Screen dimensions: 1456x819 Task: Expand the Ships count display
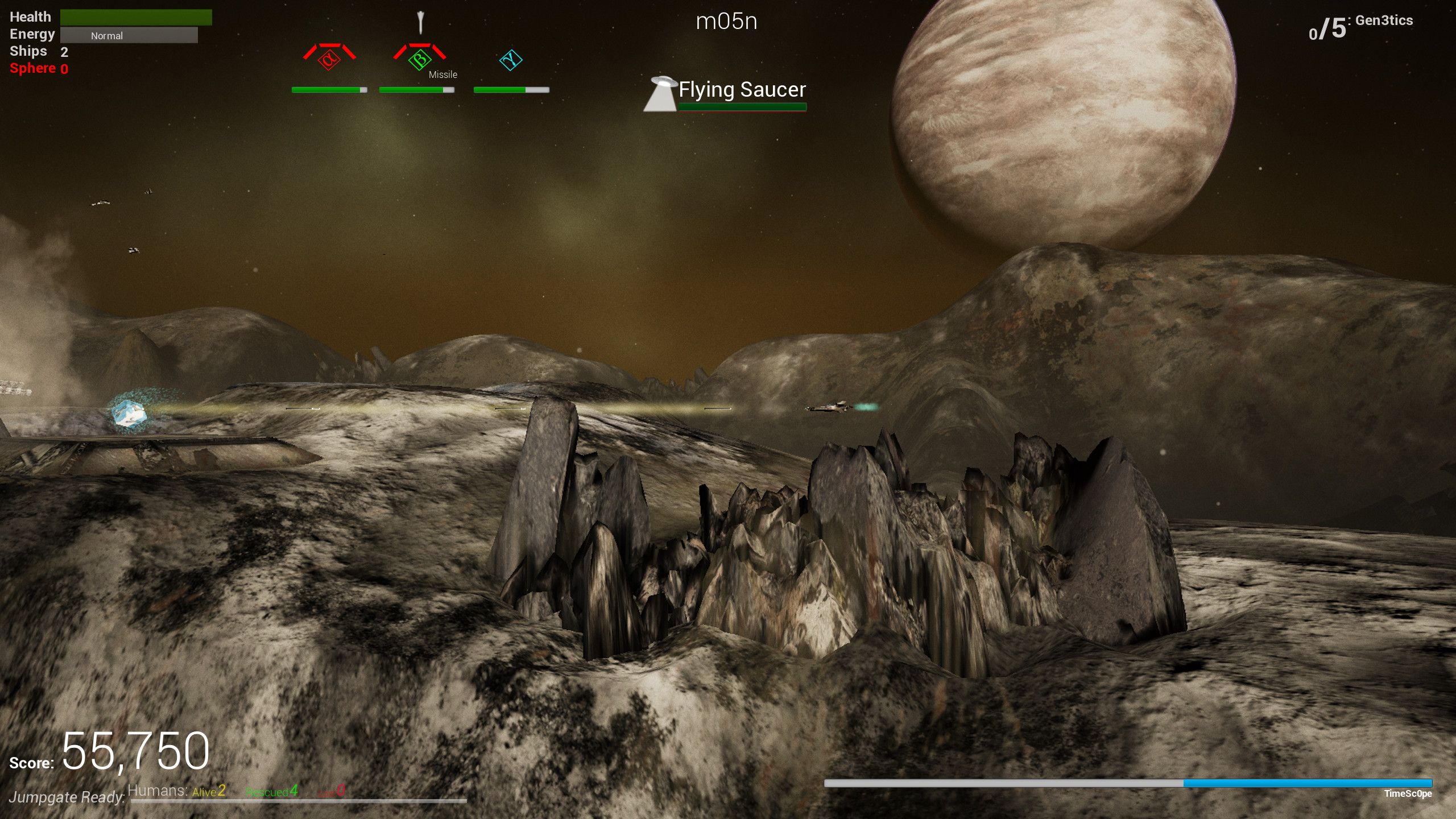[40, 51]
